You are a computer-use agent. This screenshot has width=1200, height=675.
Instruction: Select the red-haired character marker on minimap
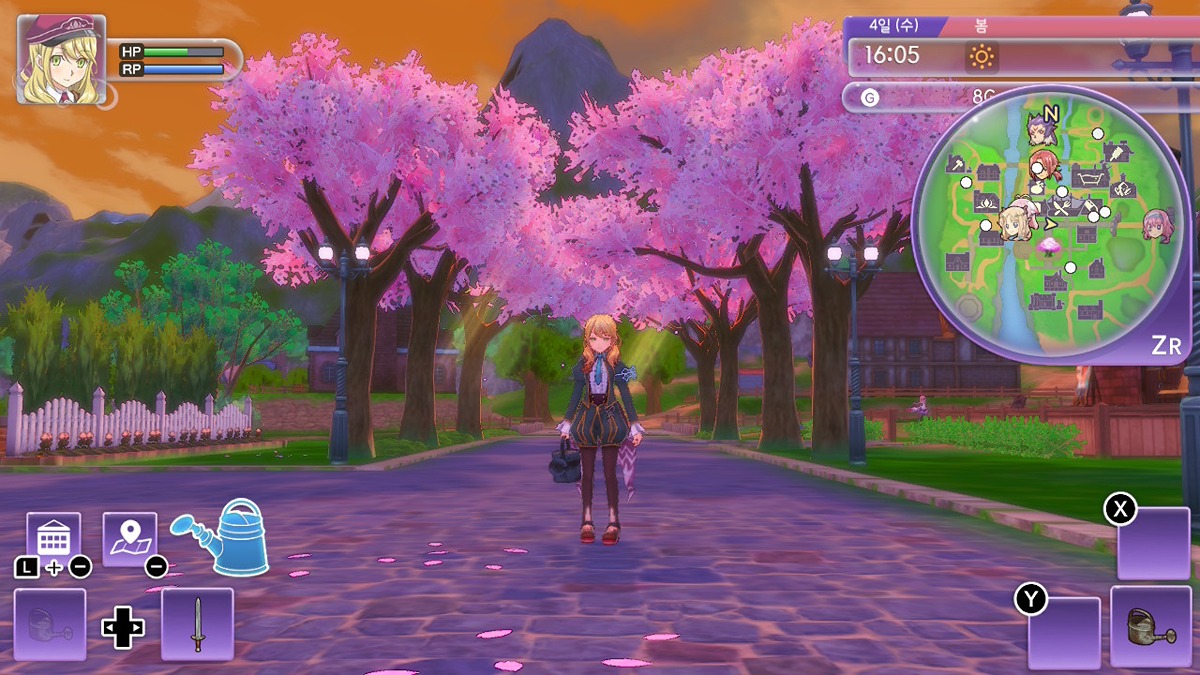[1044, 163]
